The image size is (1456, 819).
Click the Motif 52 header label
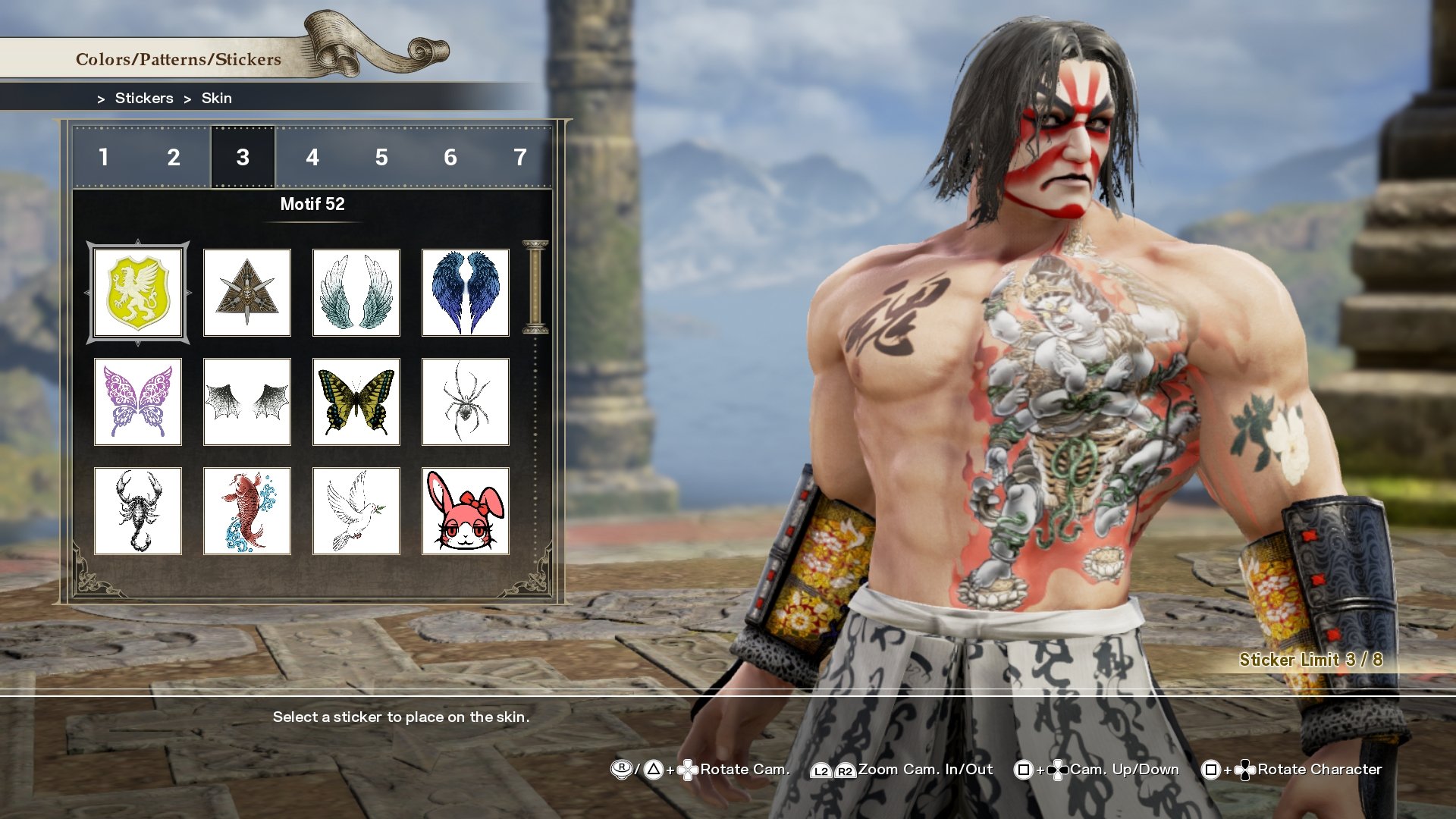click(x=311, y=204)
